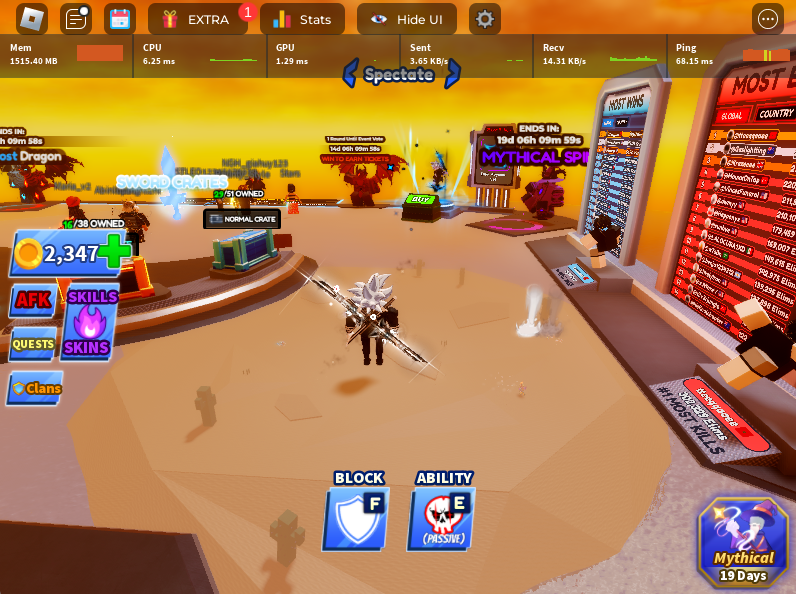Open the calendar rewards icon
The image size is (796, 594).
(120, 19)
